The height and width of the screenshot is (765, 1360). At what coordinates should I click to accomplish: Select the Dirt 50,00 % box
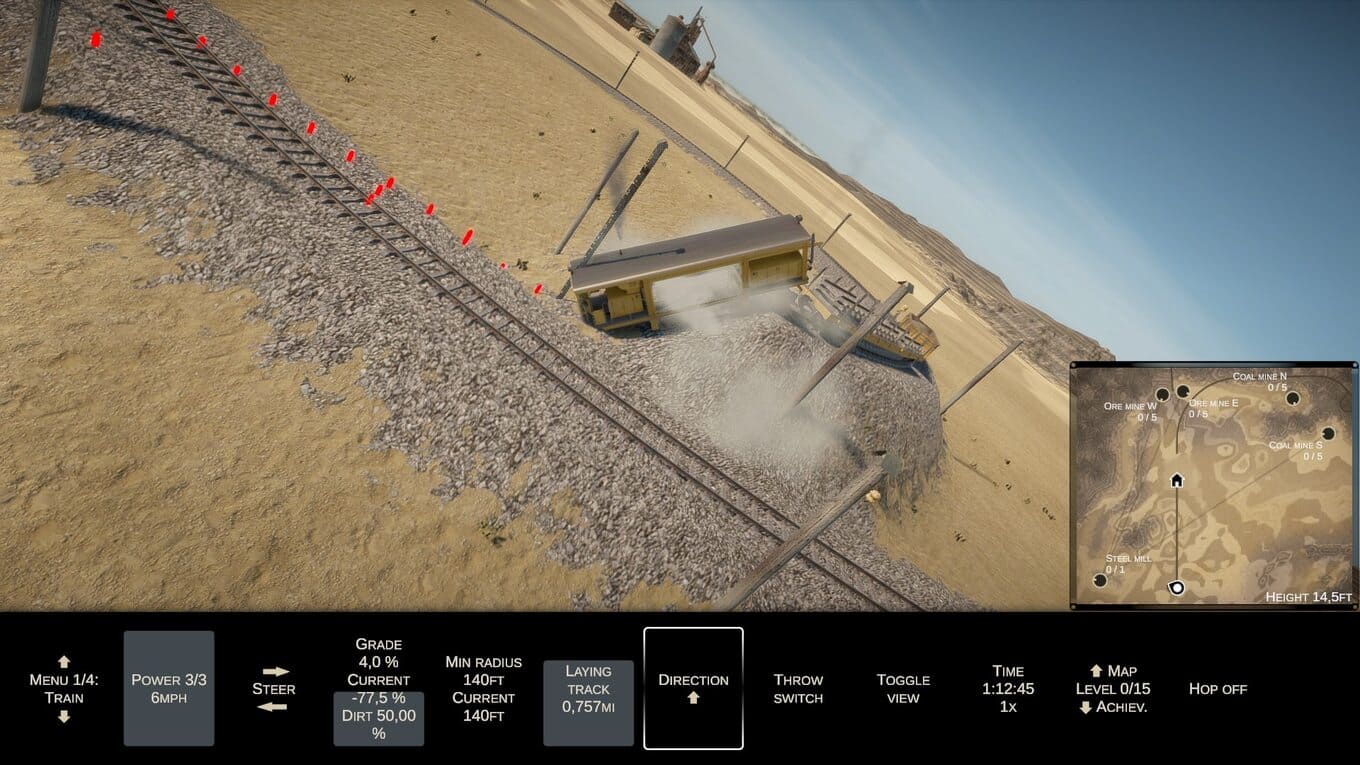pyautogui.click(x=378, y=722)
